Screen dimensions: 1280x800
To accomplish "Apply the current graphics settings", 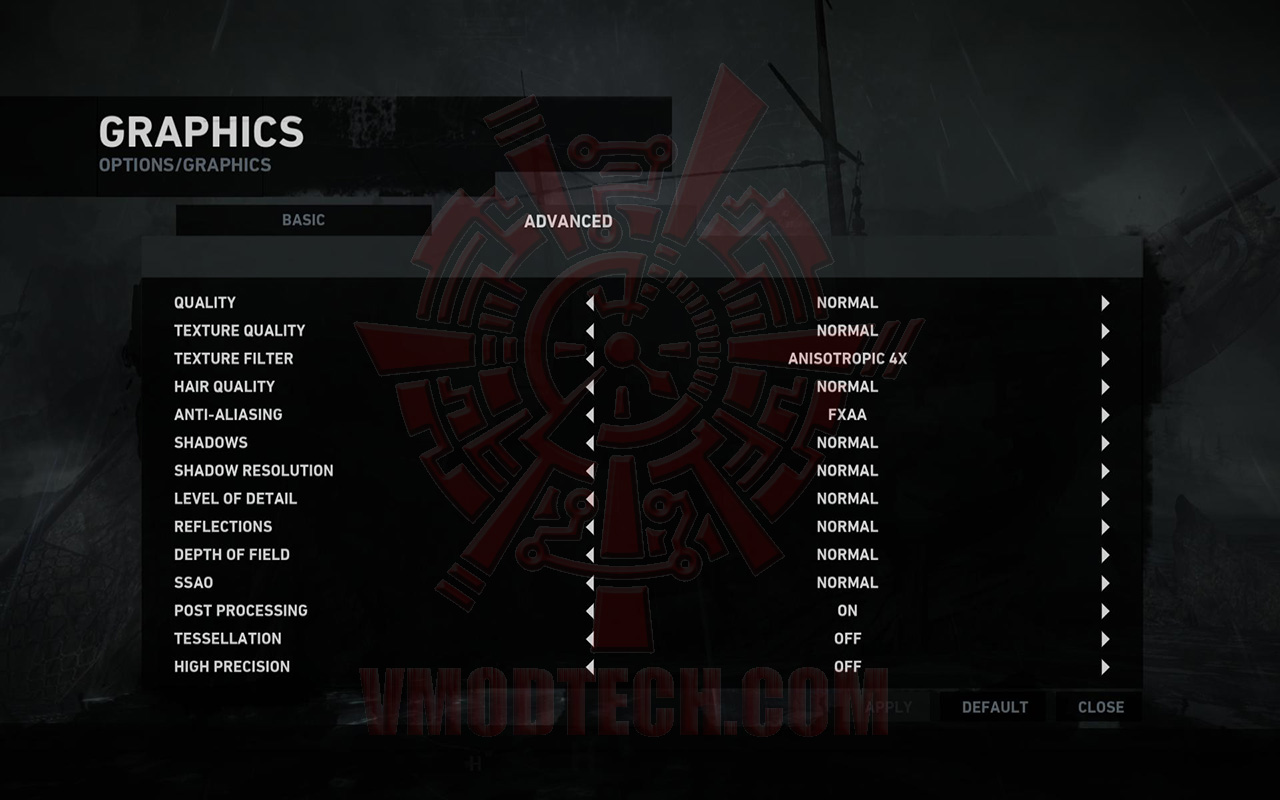I will click(x=888, y=707).
